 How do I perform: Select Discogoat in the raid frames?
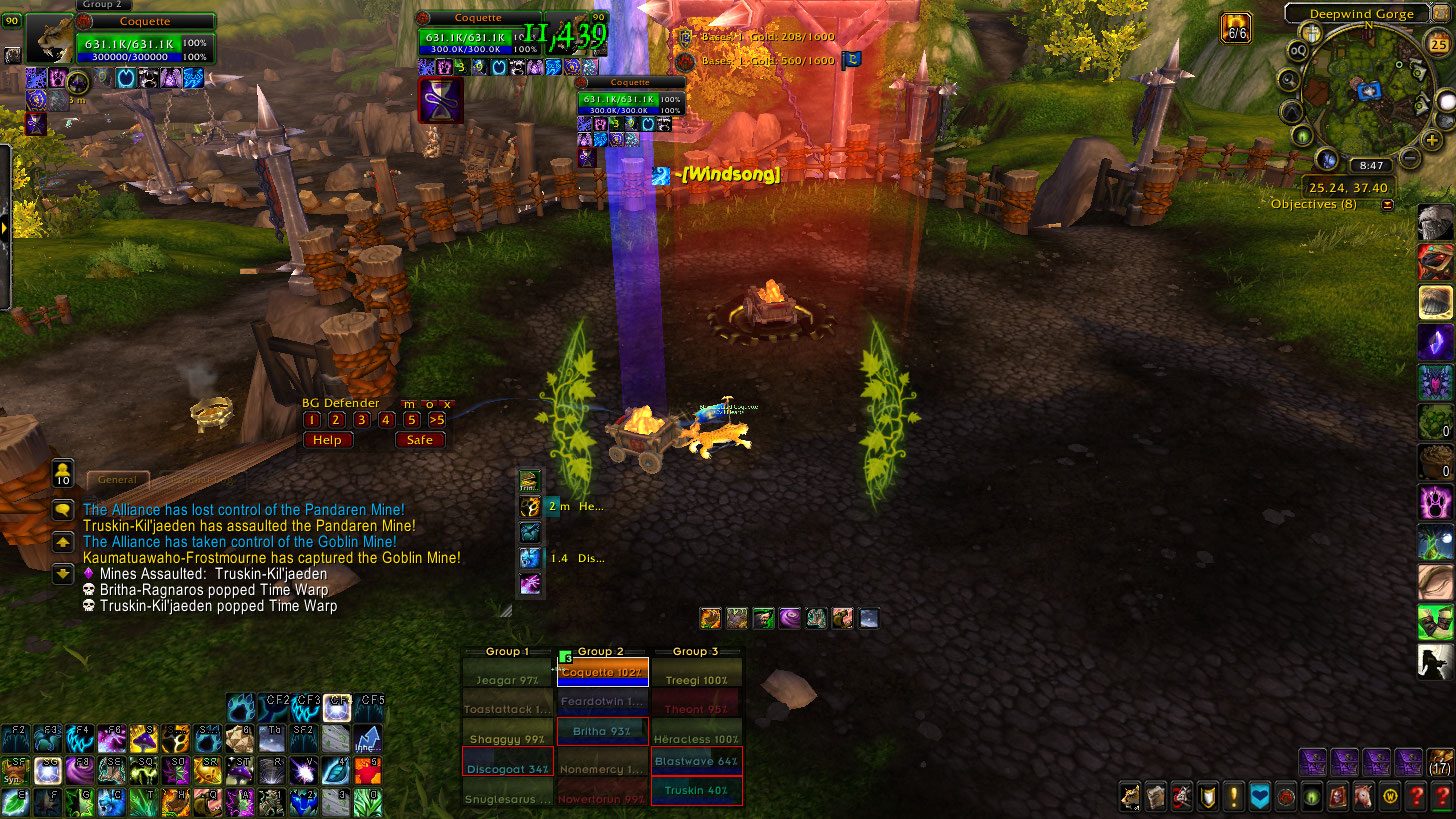[507, 768]
